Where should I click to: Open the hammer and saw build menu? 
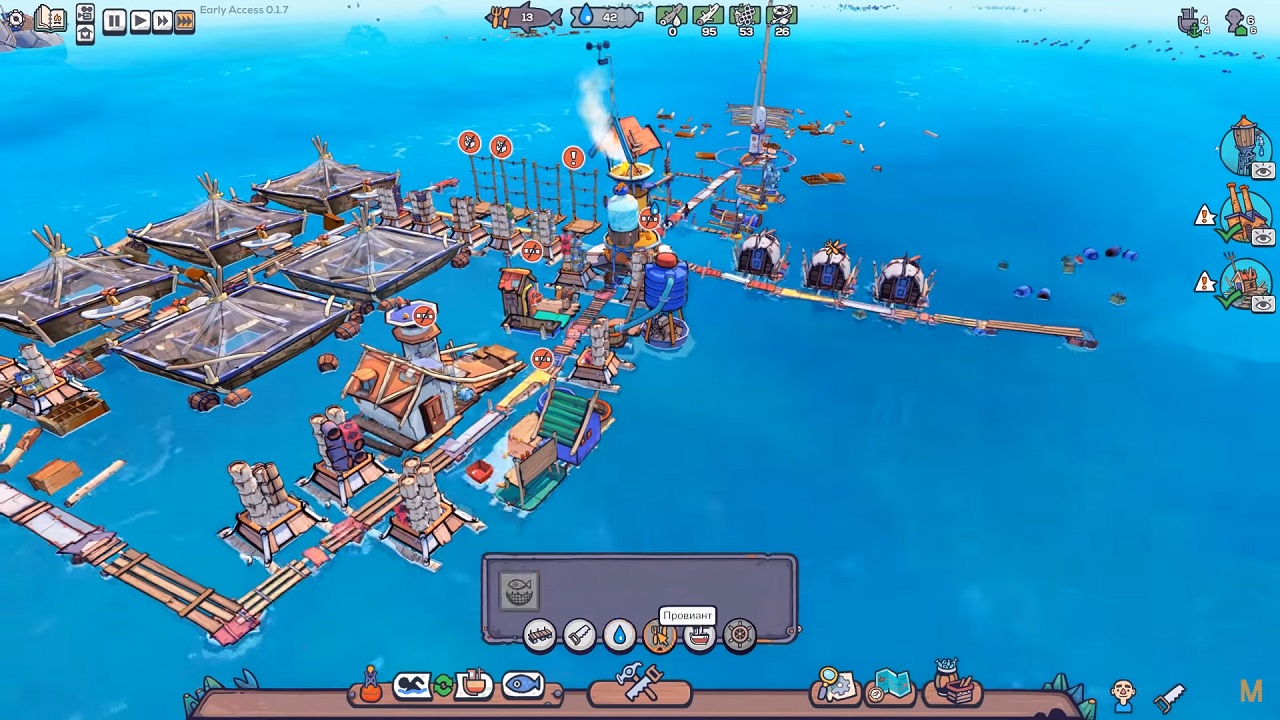pos(640,684)
